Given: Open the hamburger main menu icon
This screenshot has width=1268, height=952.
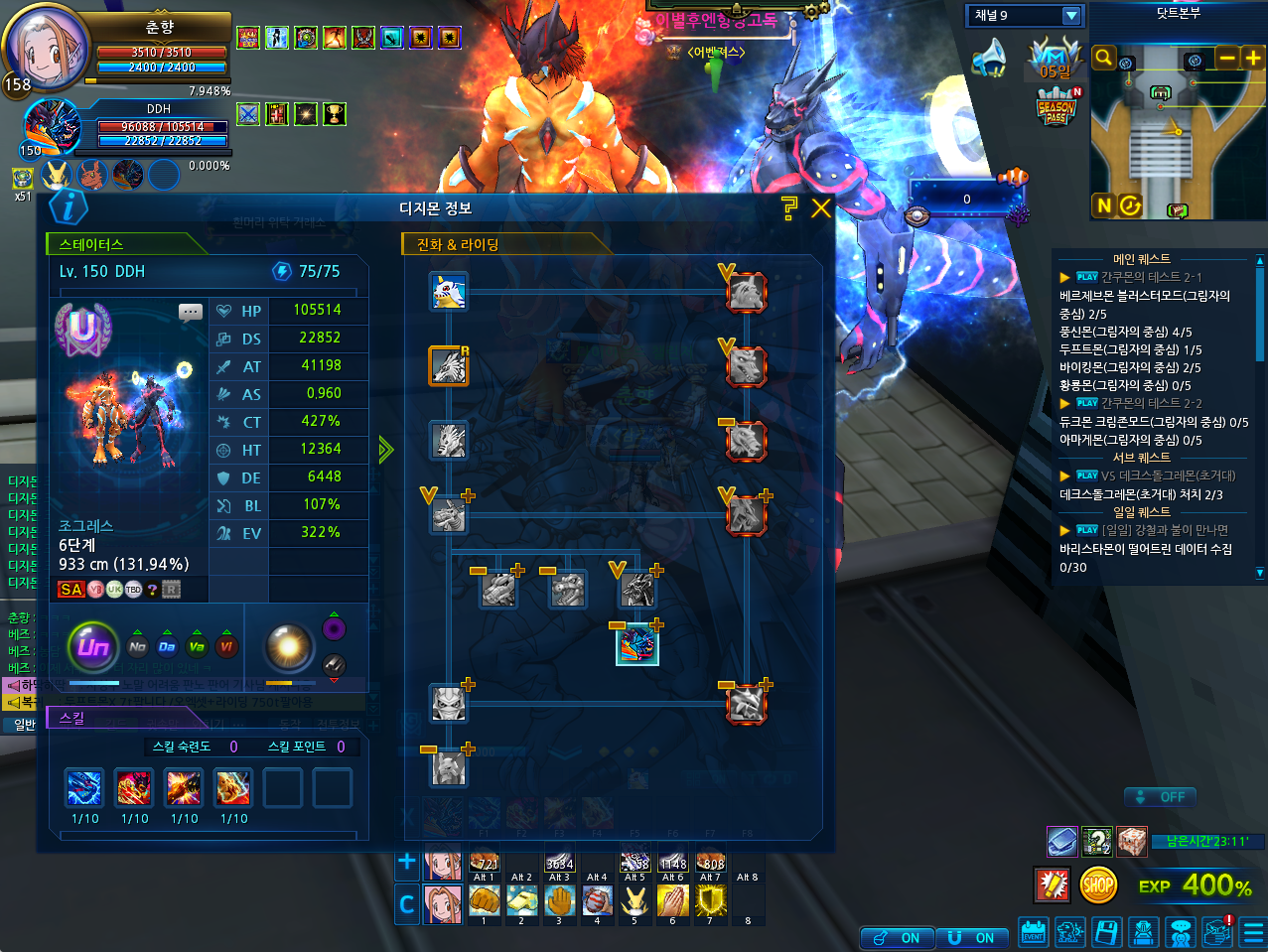Looking at the screenshot, I should coord(1253,932).
